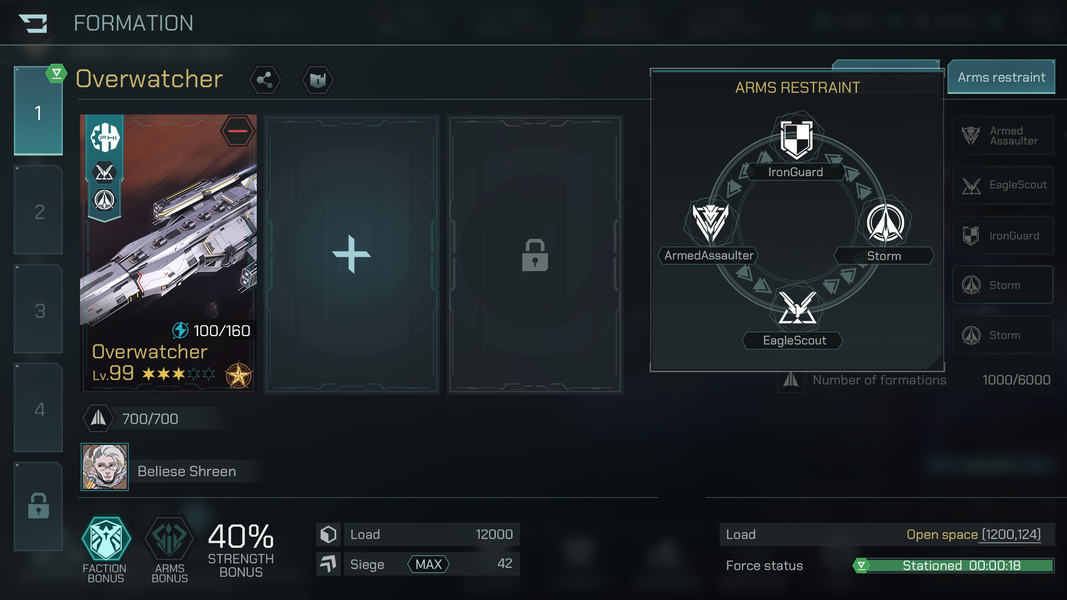Go back using the top-left arrow icon
This screenshot has height=600, width=1067.
click(33, 23)
